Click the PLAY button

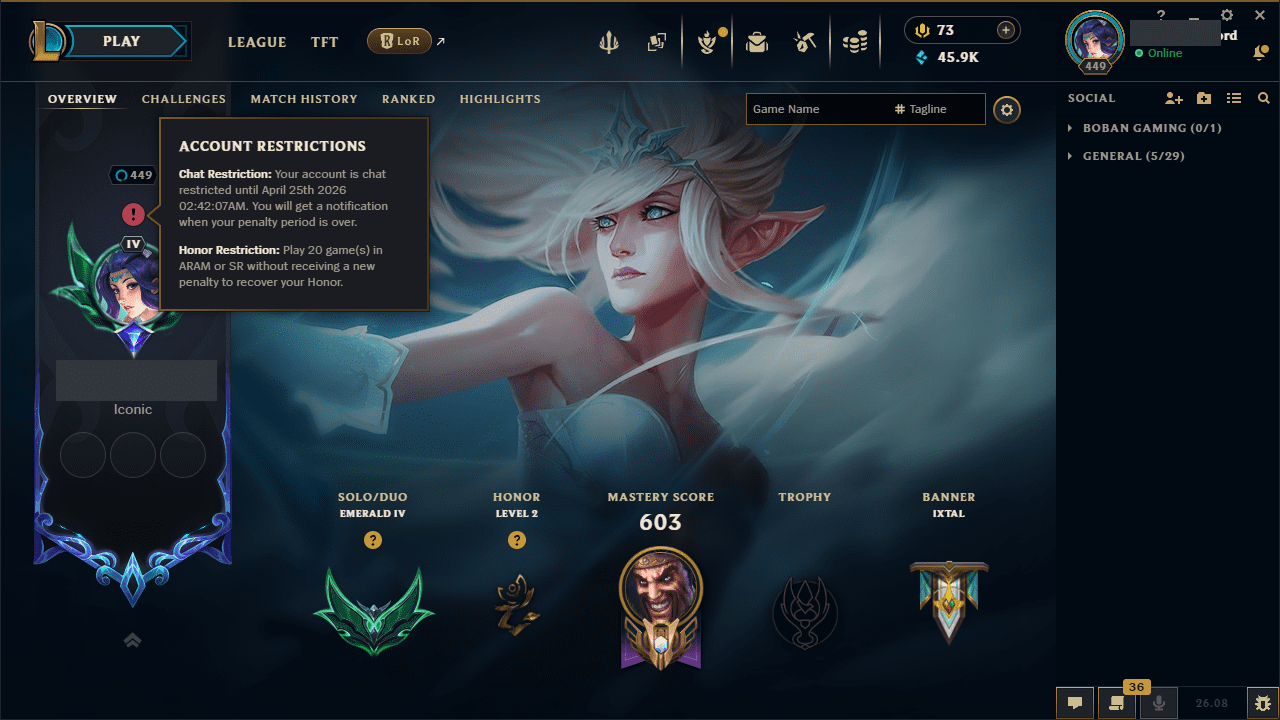(x=122, y=41)
